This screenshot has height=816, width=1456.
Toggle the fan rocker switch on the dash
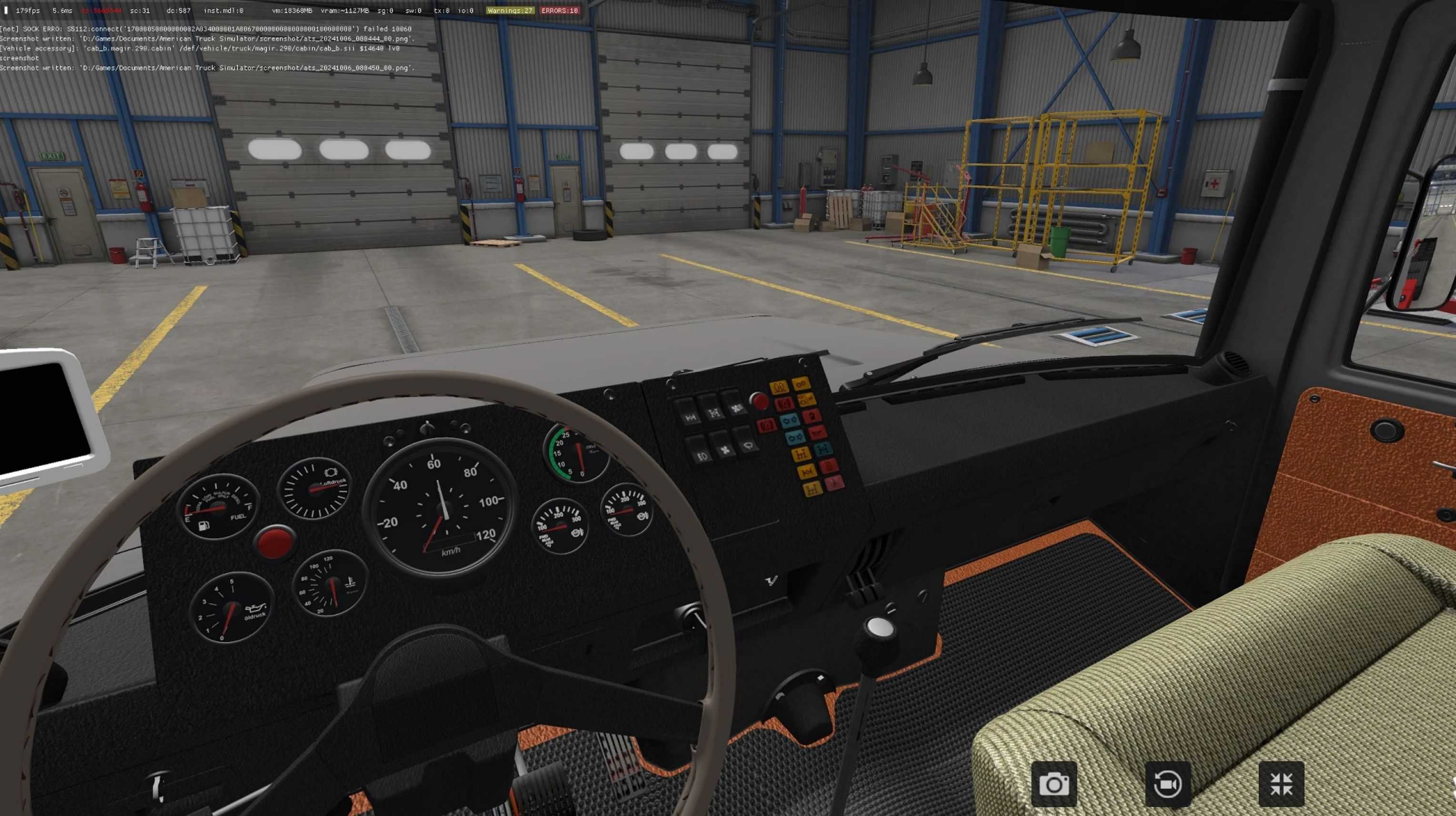(725, 451)
